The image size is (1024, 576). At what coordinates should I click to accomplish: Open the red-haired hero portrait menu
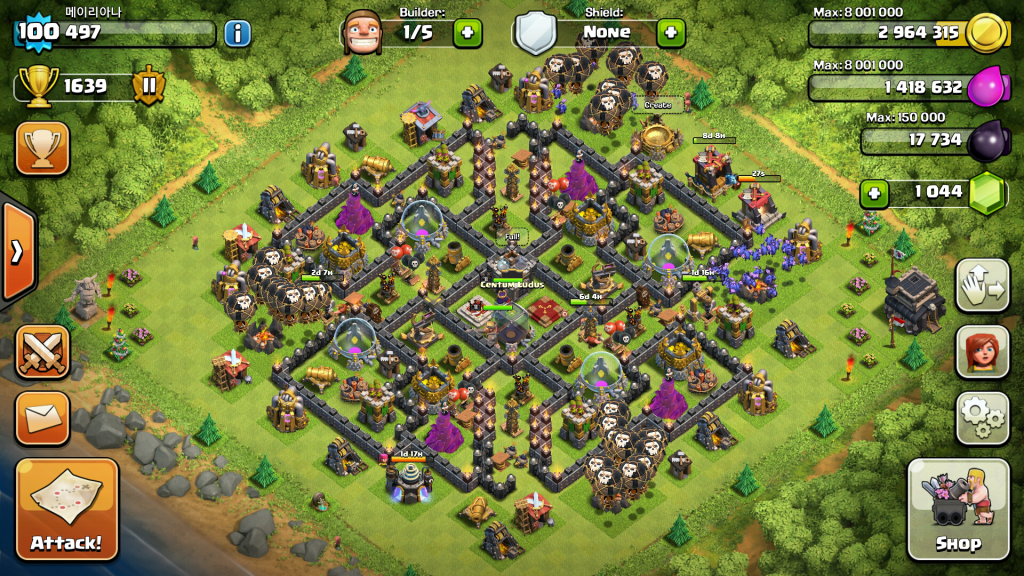[982, 351]
